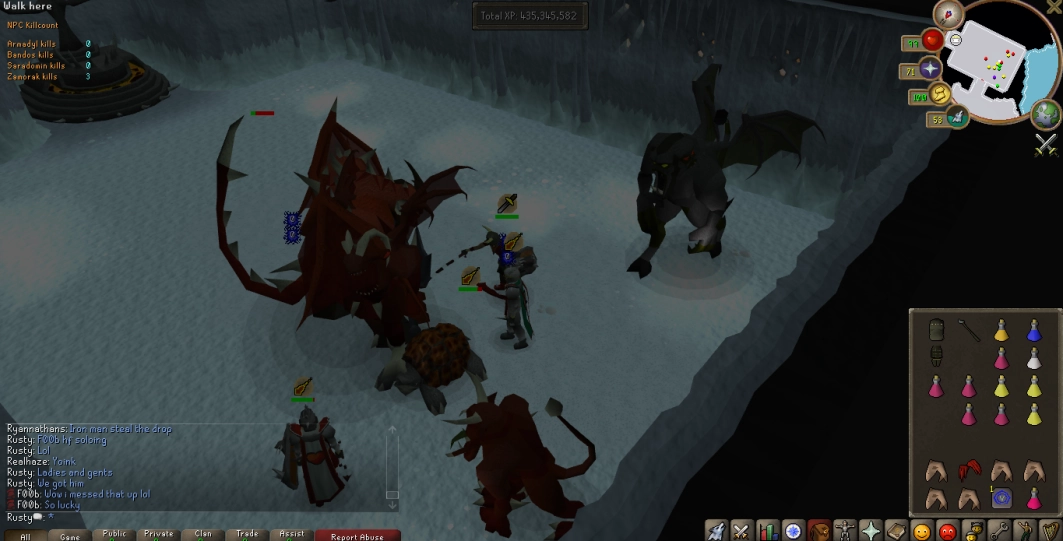The height and width of the screenshot is (541, 1063).
Task: Select the blue potion in the inventory
Action: 1033,331
